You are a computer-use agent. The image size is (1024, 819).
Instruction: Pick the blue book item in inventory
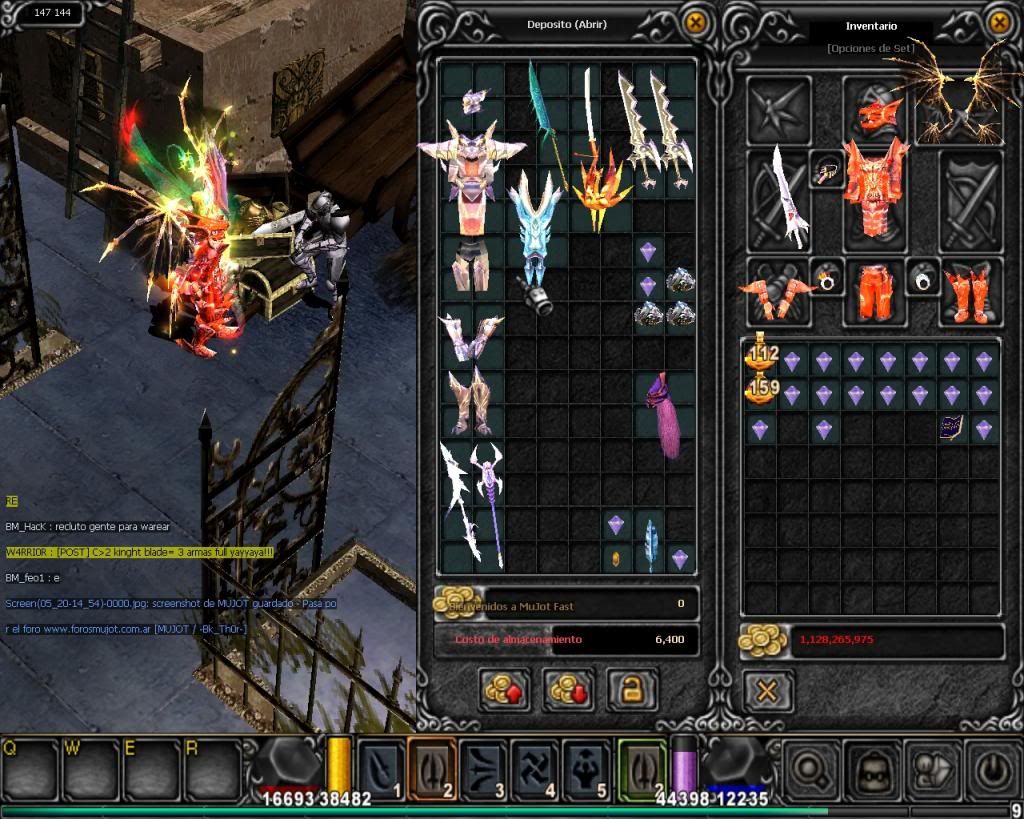tap(951, 429)
